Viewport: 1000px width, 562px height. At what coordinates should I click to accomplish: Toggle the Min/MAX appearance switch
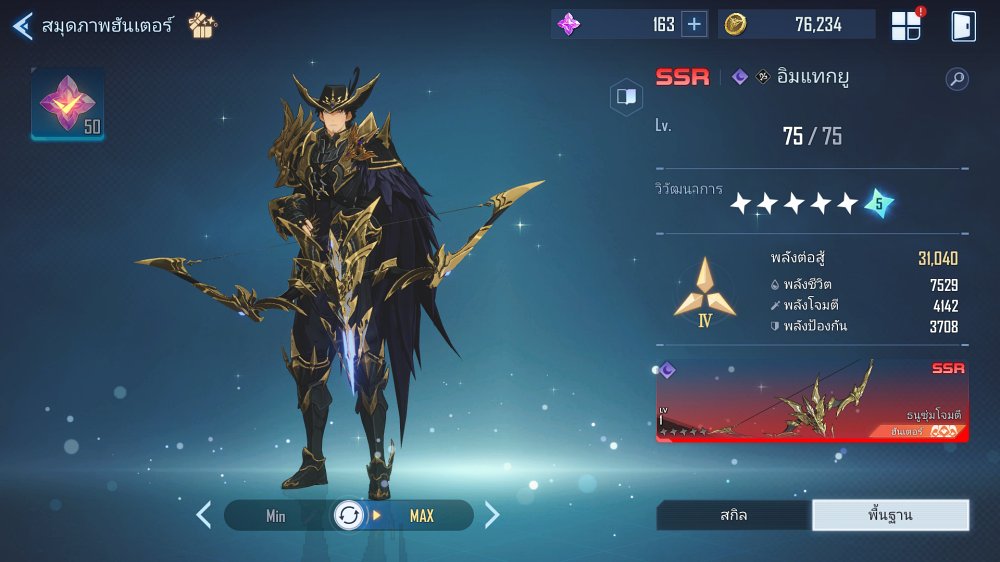[x=349, y=515]
